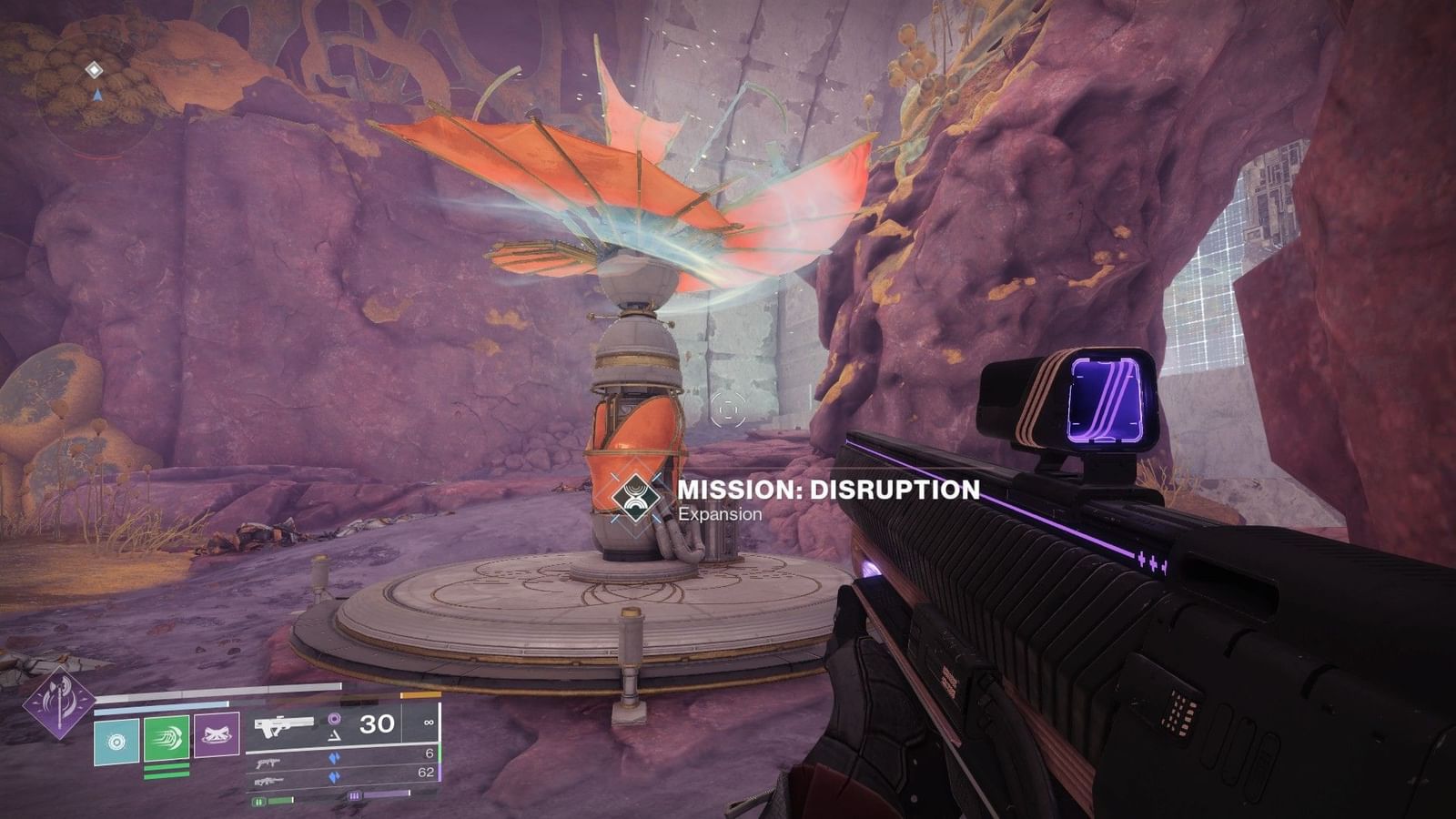Click the Mission: Disruption banner icon
The height and width of the screenshot is (819, 1456).
pyautogui.click(x=638, y=498)
